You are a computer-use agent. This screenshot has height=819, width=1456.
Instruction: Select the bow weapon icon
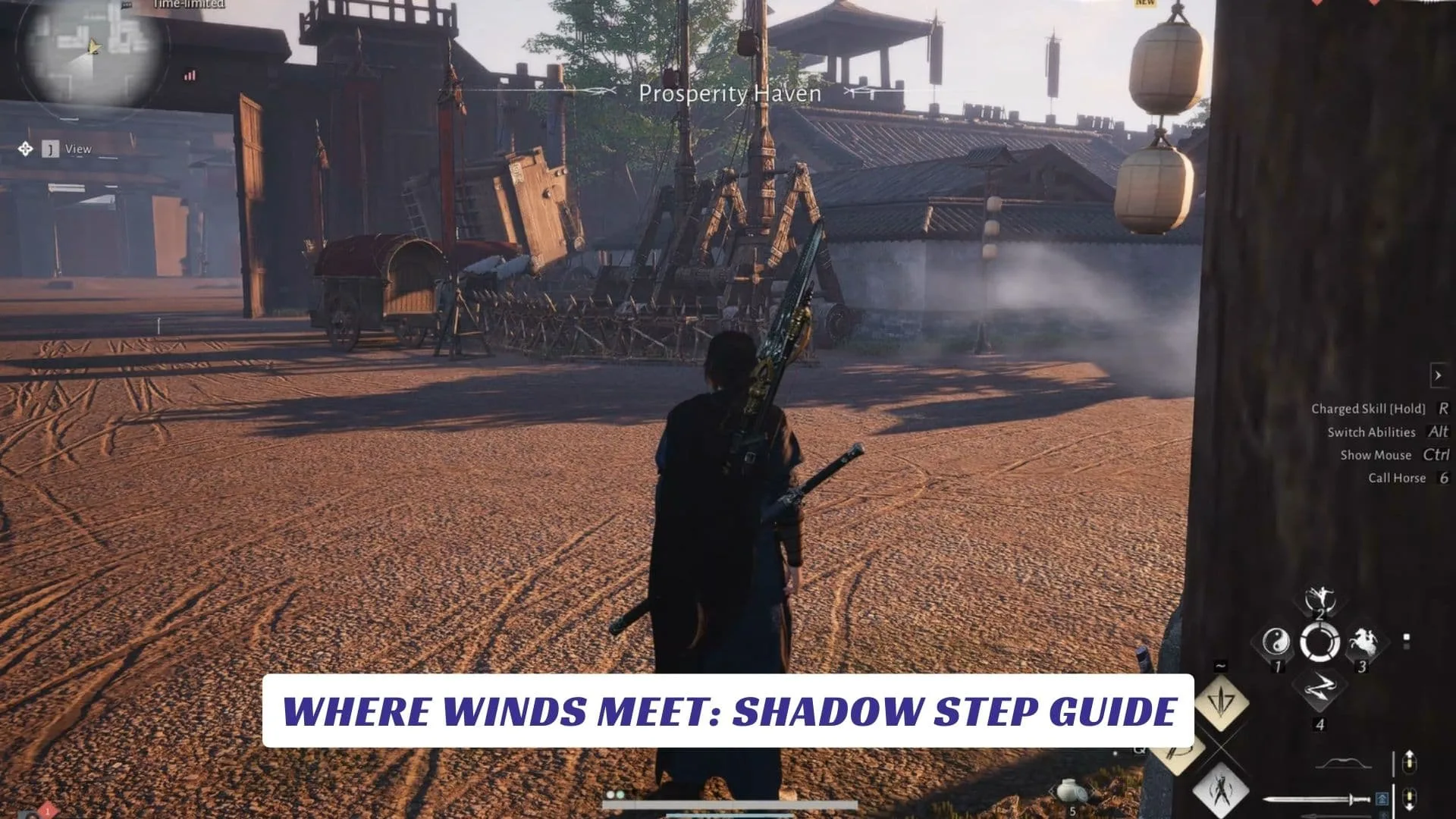pos(1342,762)
